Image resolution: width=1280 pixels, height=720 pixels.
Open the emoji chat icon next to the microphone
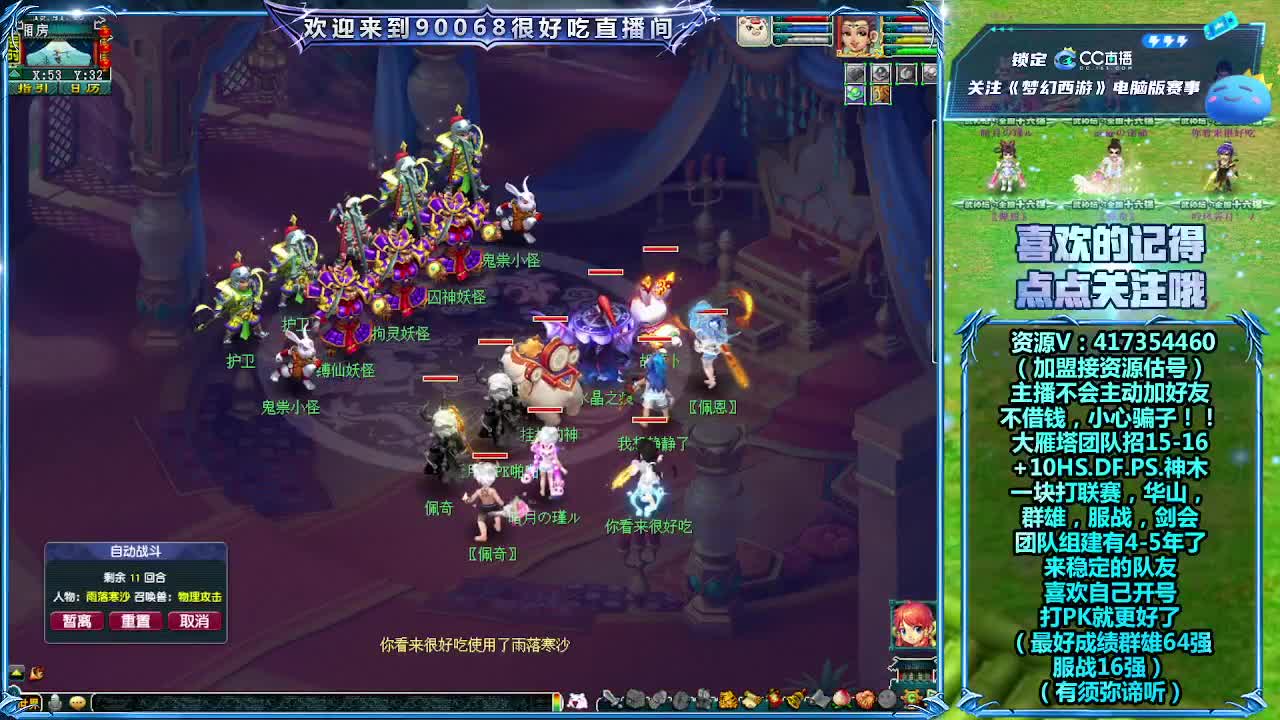coord(77,700)
